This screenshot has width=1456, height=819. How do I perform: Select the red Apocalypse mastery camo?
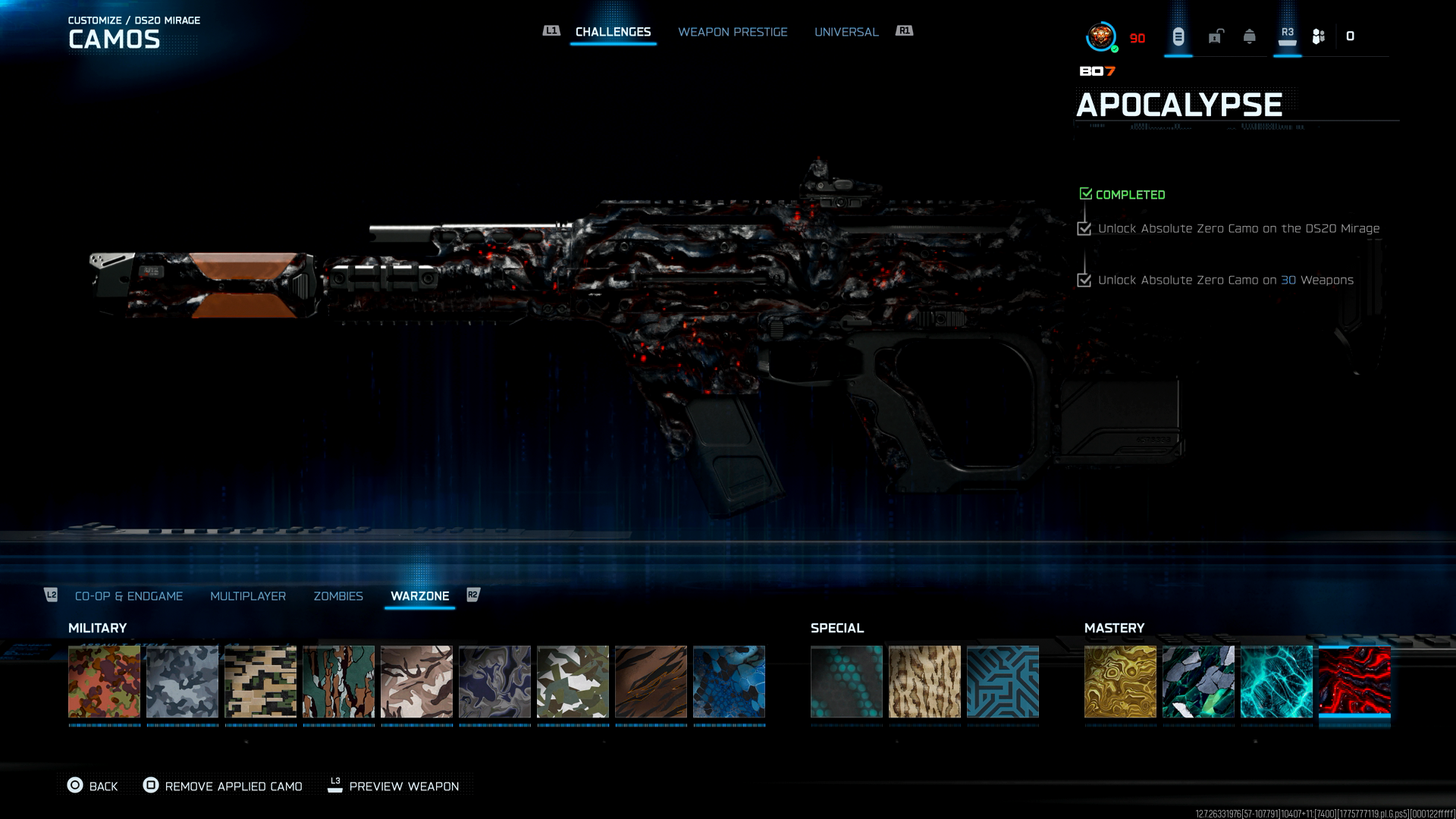(1354, 681)
